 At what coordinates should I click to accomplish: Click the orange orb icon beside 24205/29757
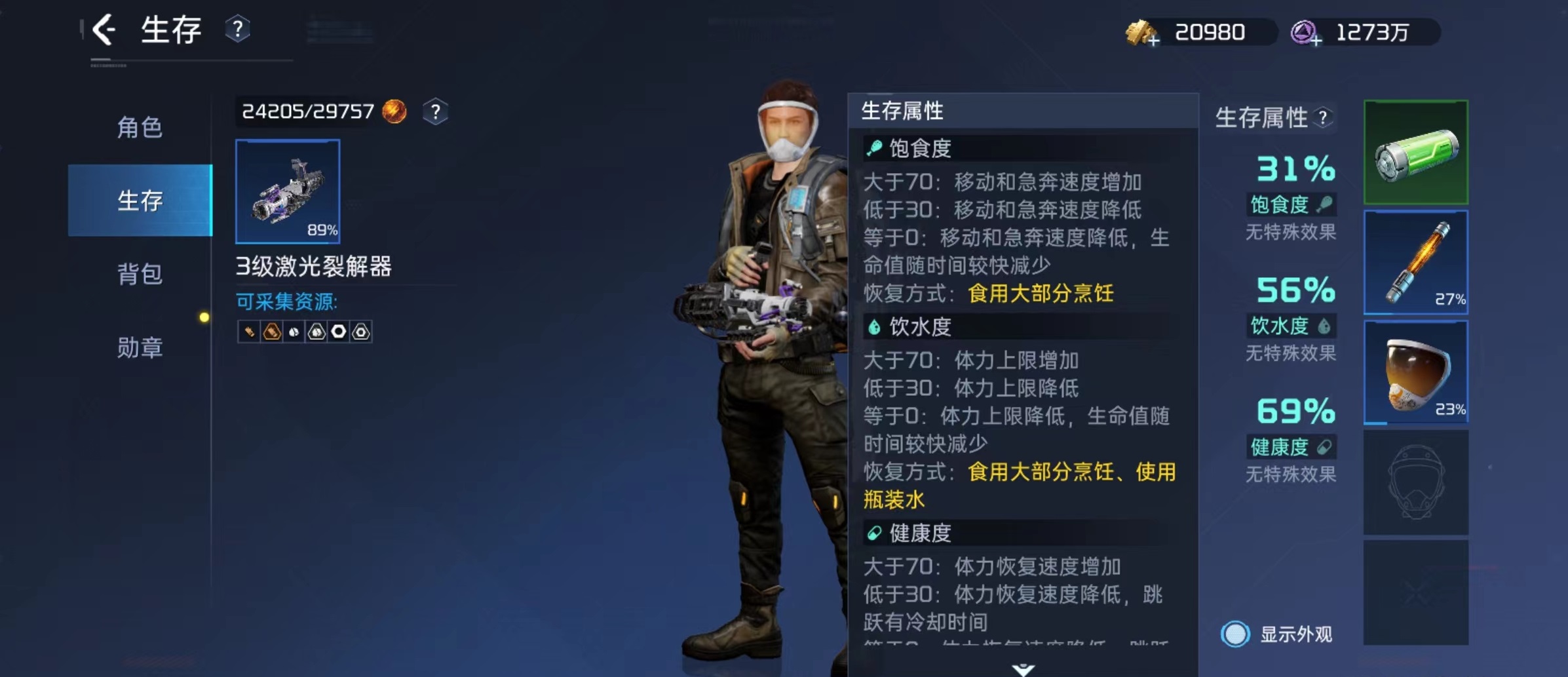pos(394,111)
